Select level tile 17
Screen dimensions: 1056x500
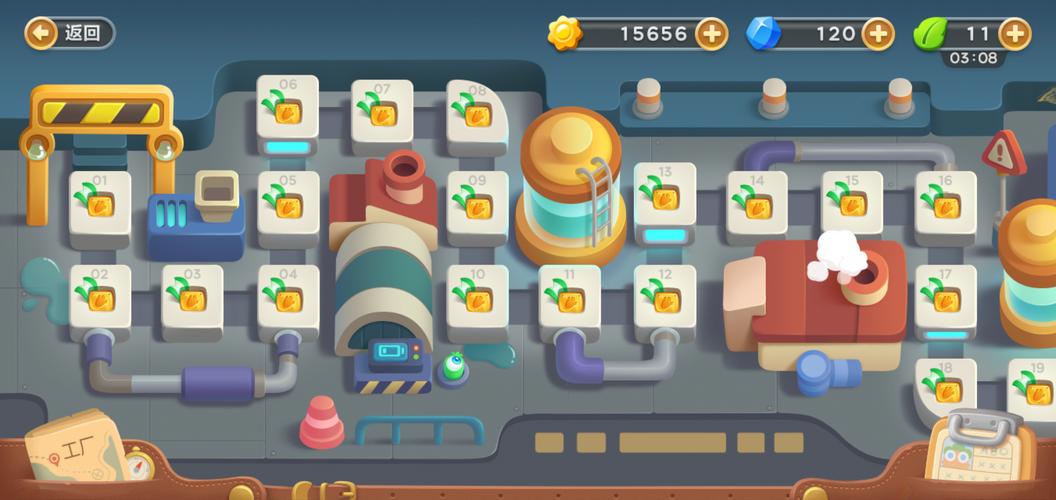[x=945, y=297]
